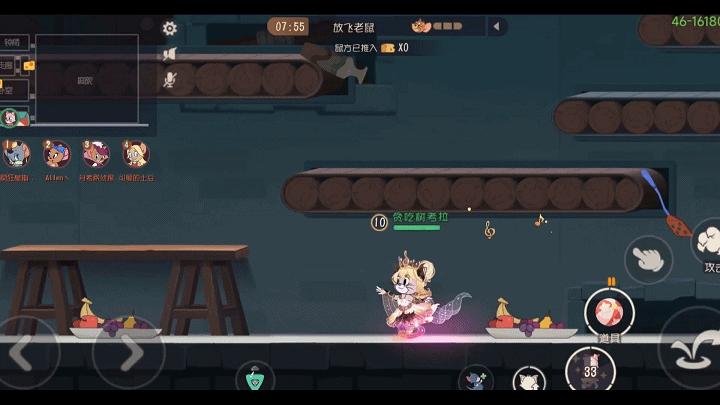Use the 道具 item button
The image size is (720, 405).
point(607,315)
